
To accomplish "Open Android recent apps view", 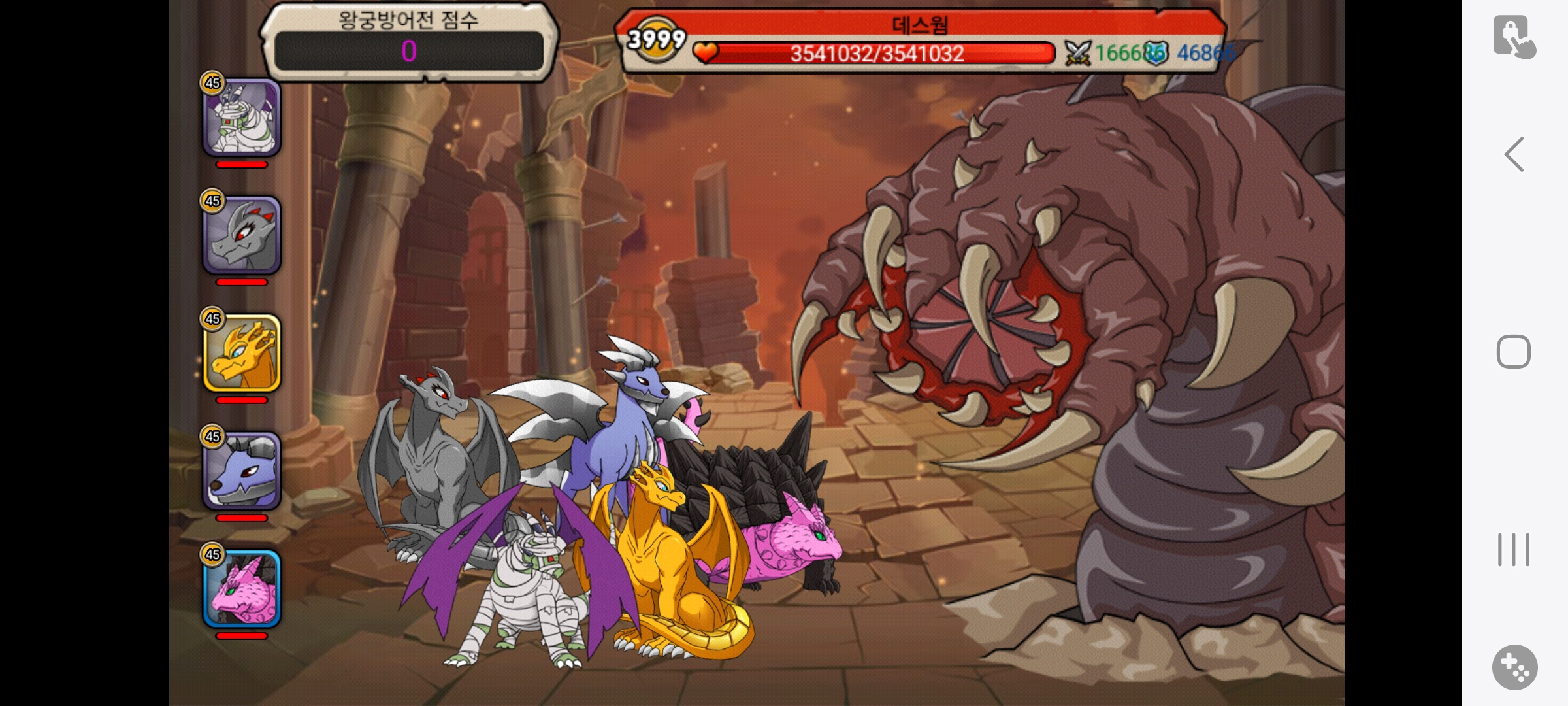I will tap(1514, 550).
